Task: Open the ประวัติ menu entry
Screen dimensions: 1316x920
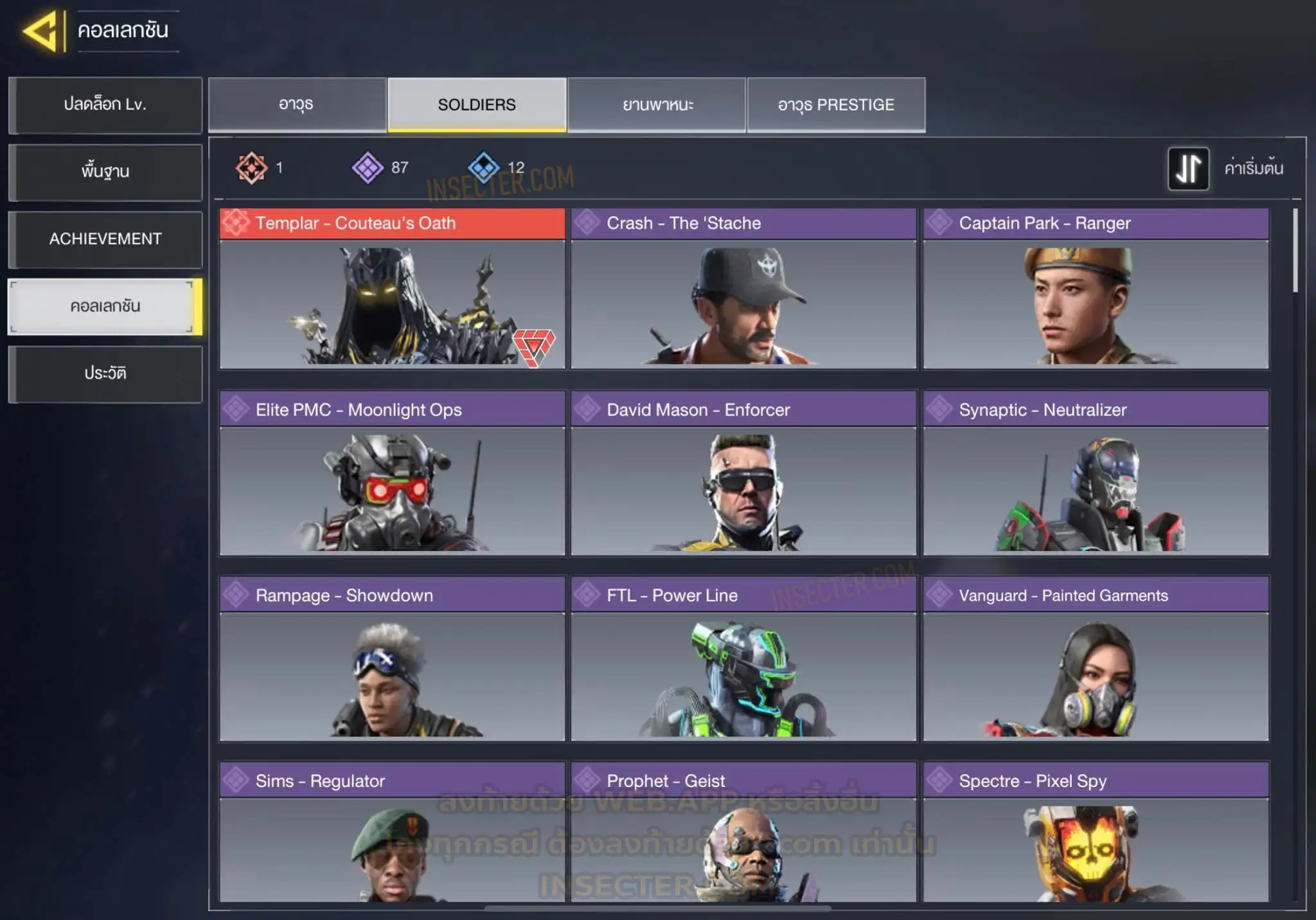Action: [x=105, y=374]
